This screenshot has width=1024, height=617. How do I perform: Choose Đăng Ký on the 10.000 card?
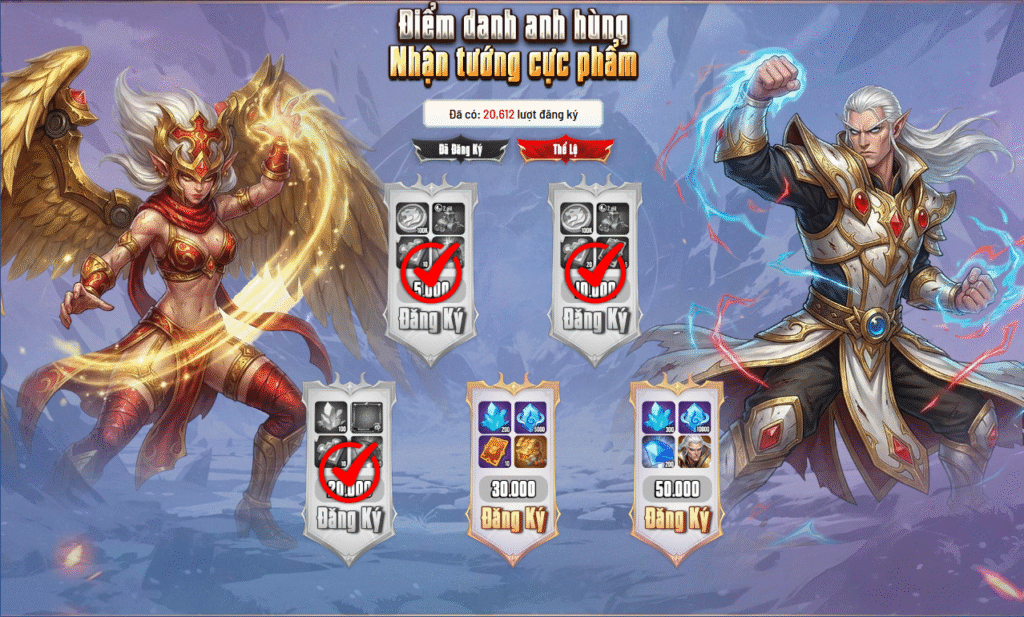click(596, 321)
